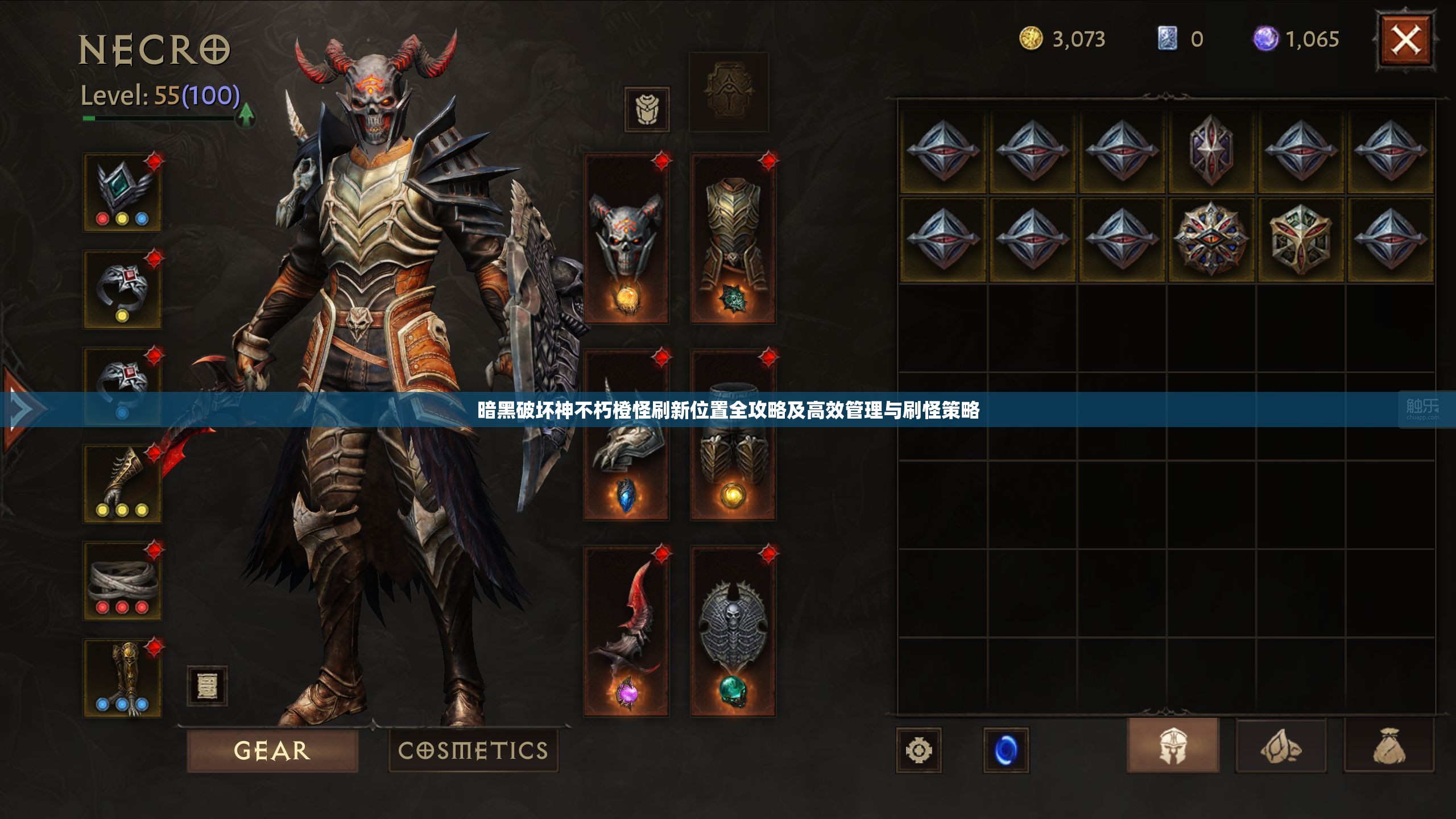The width and height of the screenshot is (1456, 819).
Task: Select the skull shield off-hand slot
Action: coord(733,631)
